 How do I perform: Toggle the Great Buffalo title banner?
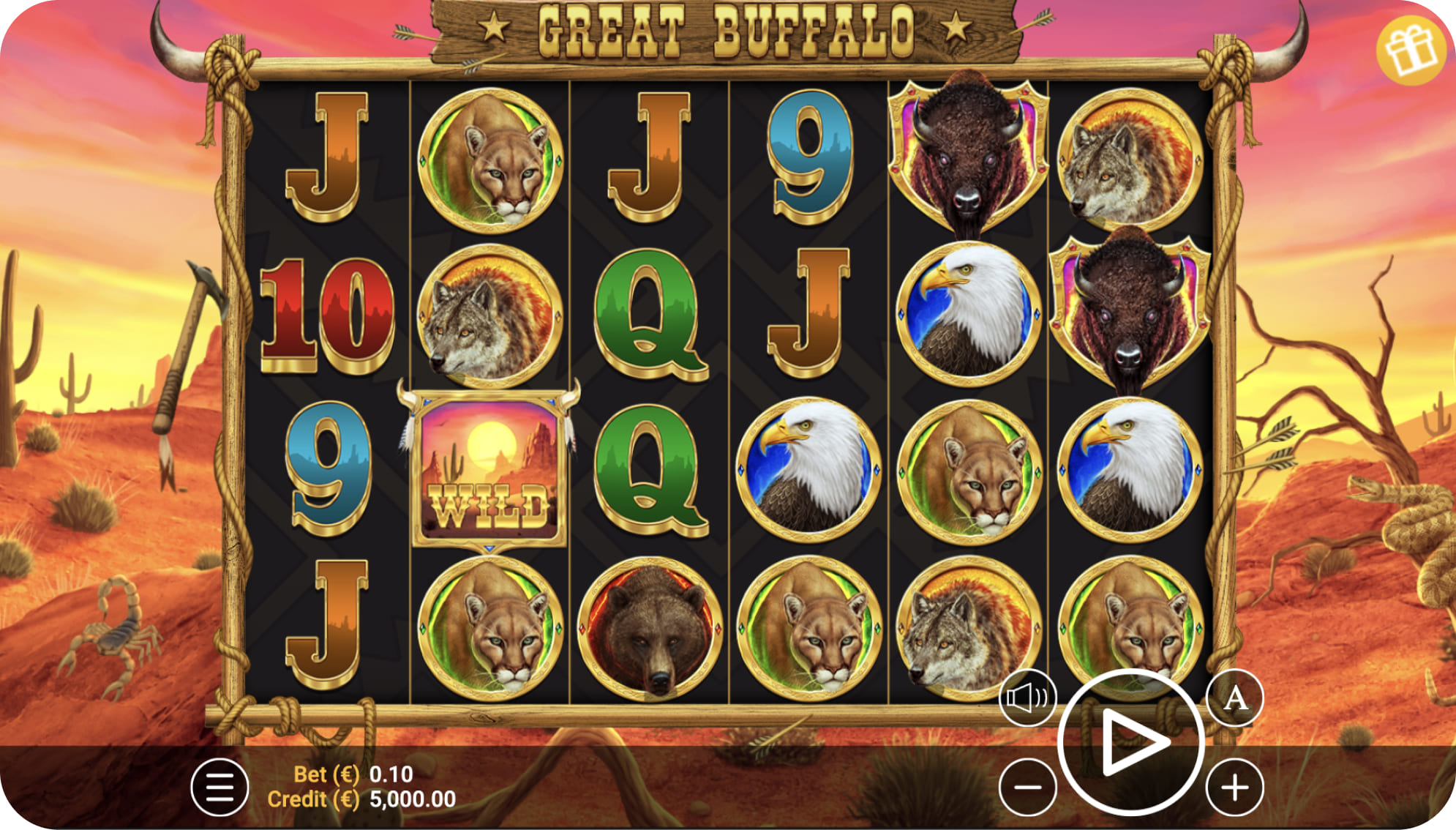(x=728, y=27)
